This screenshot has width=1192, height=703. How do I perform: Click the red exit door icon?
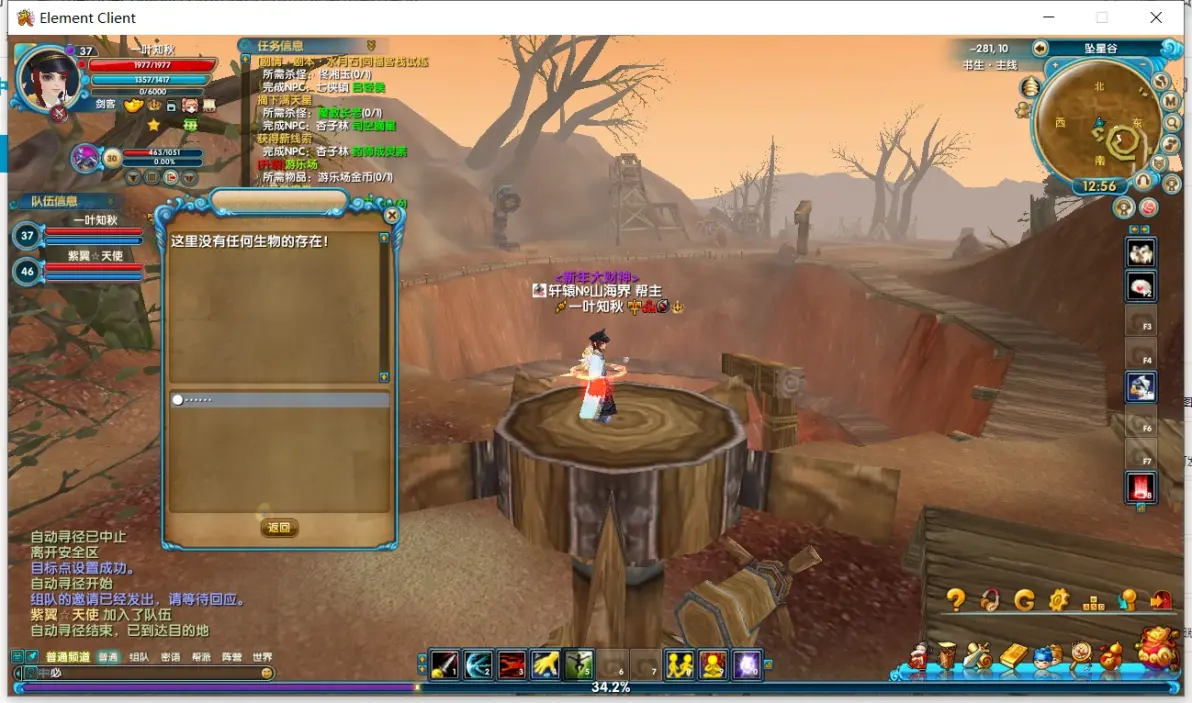click(x=1161, y=600)
